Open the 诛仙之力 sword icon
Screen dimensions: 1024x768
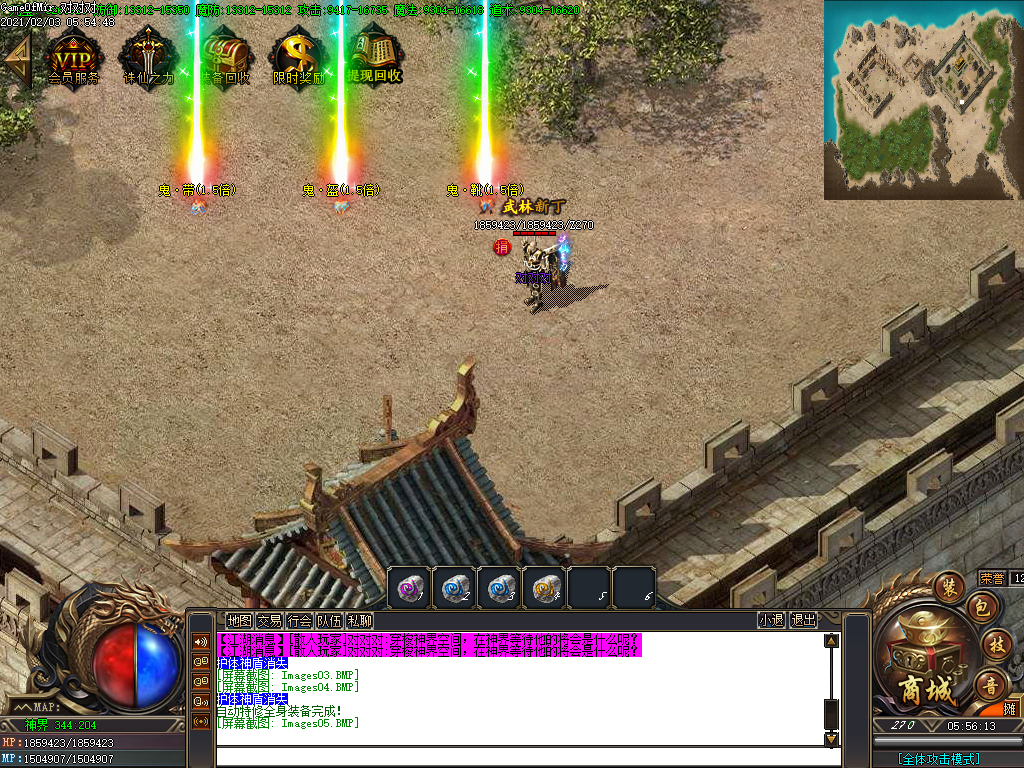pos(148,58)
